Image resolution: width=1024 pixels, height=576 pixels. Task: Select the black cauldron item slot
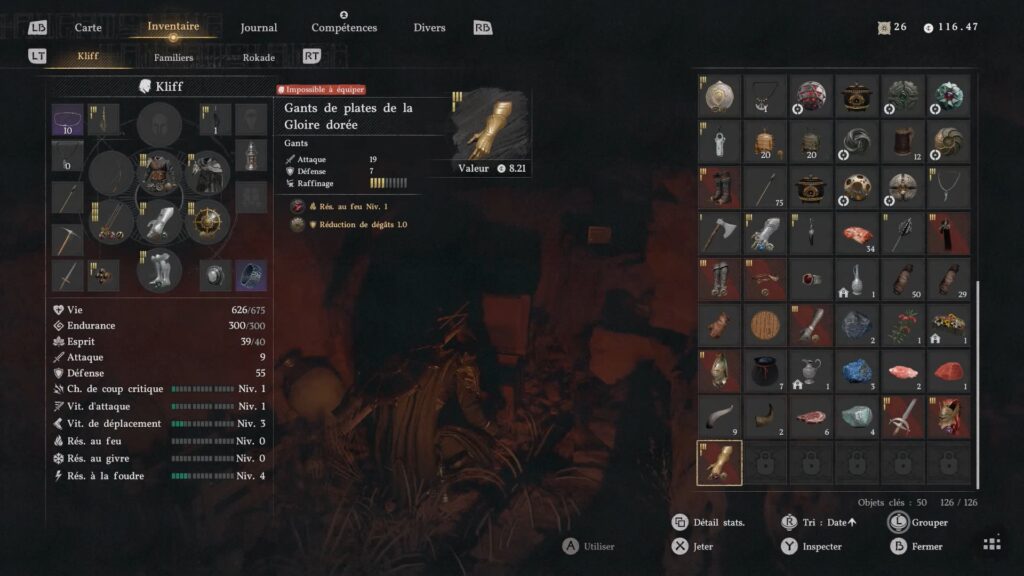coord(765,371)
